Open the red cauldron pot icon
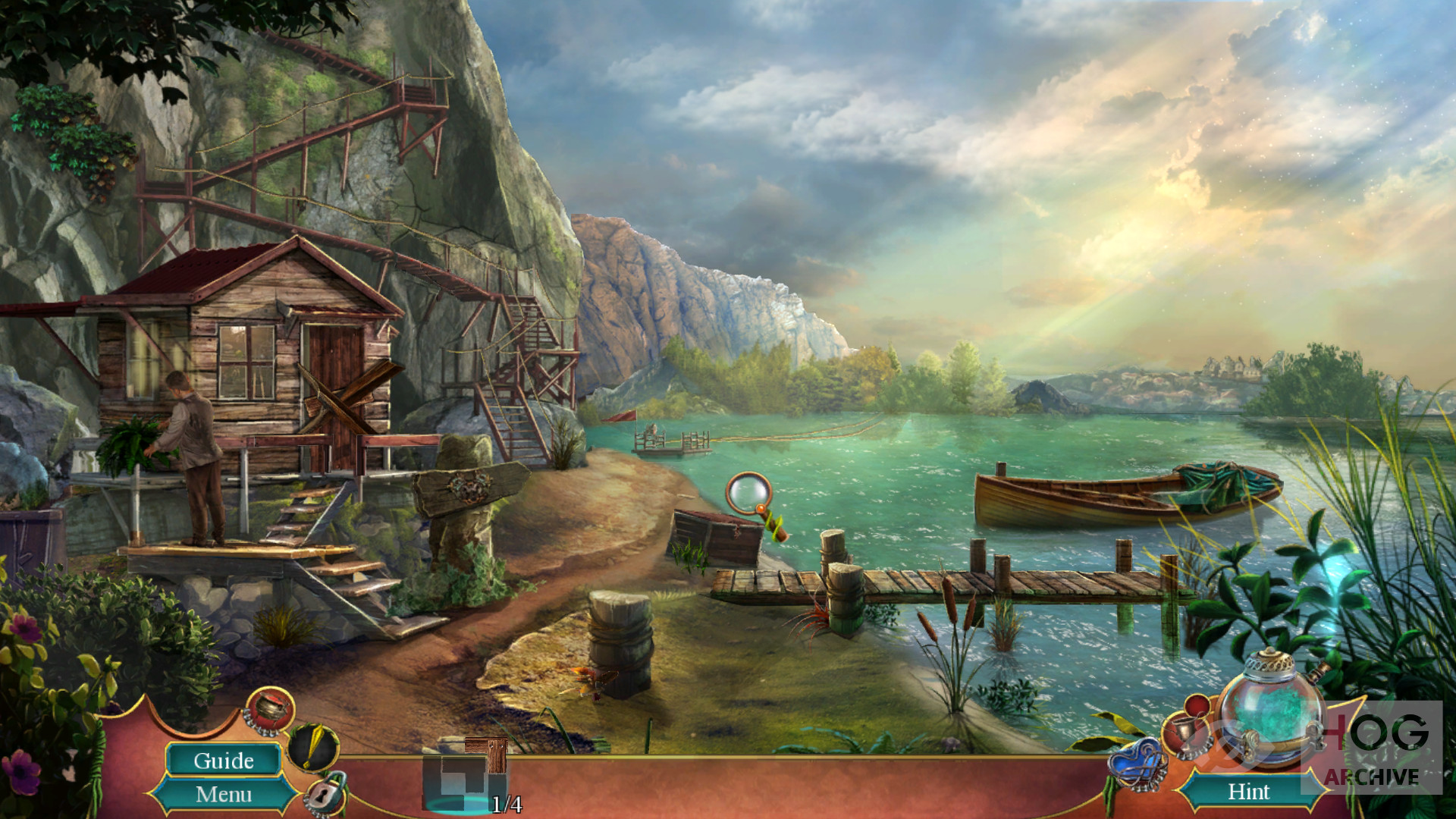 [x=270, y=710]
